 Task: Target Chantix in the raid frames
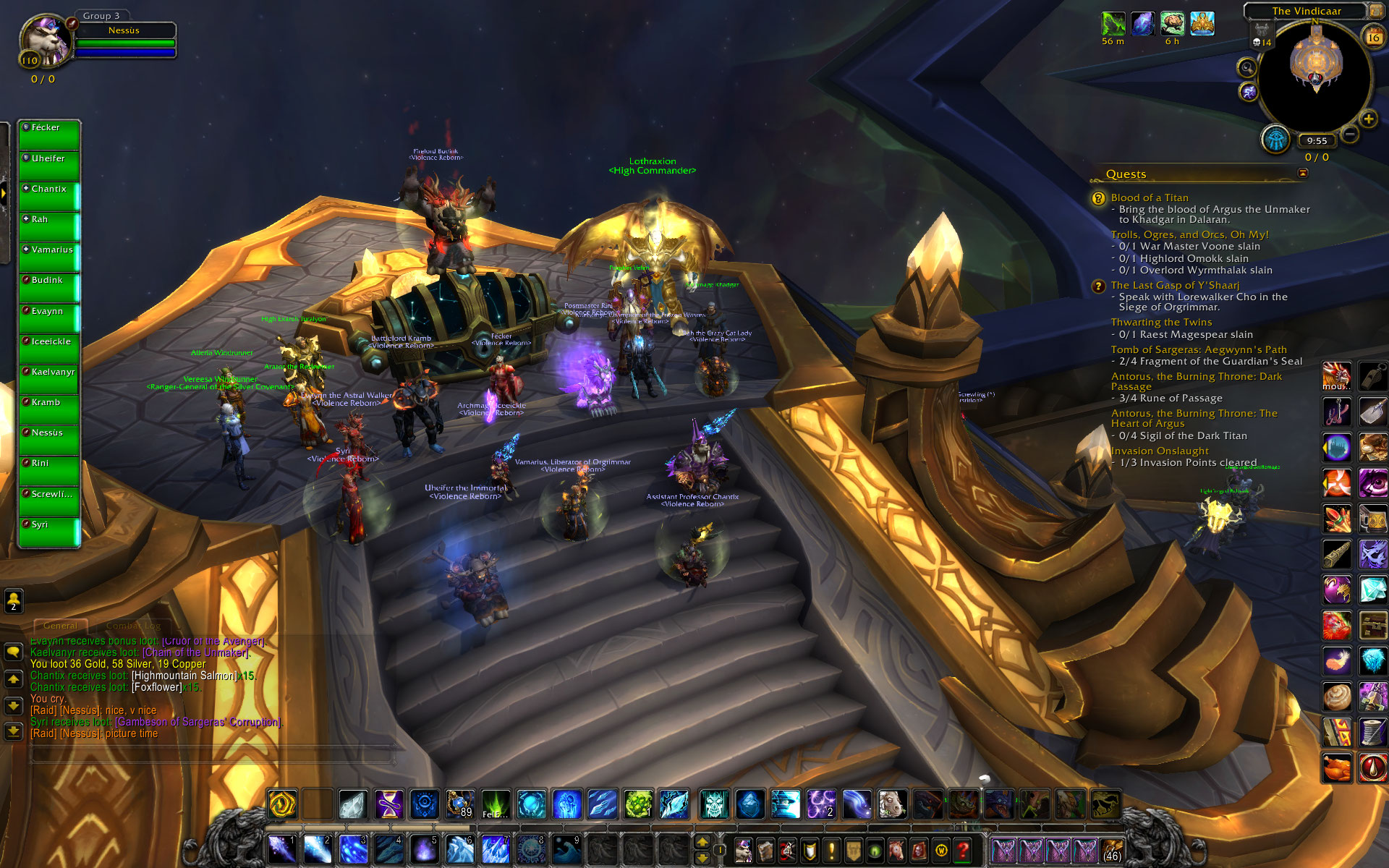(x=48, y=196)
